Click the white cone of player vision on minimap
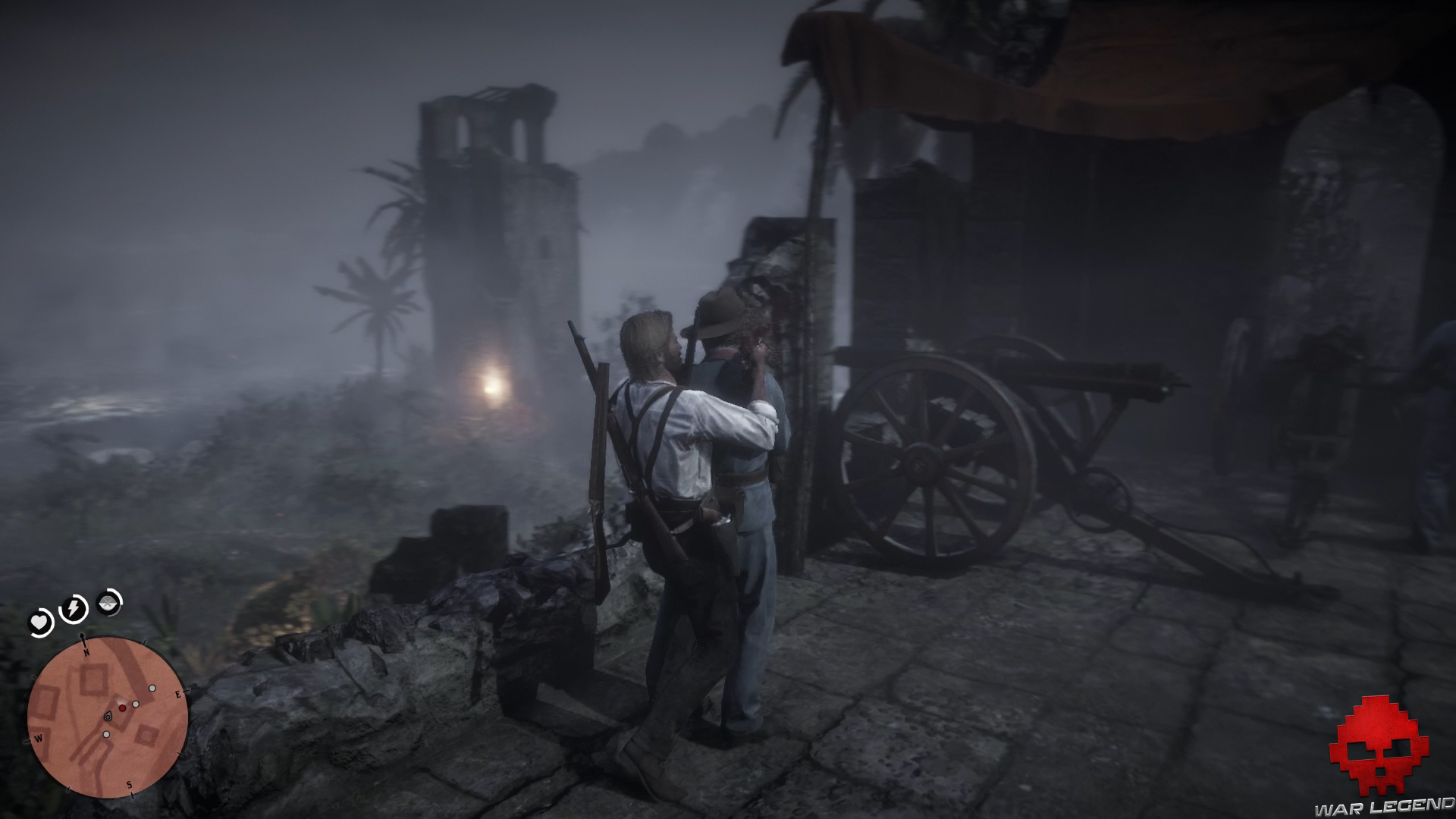This screenshot has width=1456, height=819. (x=121, y=700)
